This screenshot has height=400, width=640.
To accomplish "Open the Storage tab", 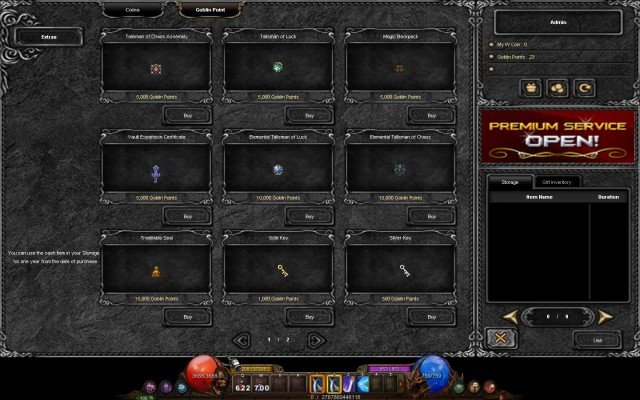I will 510,181.
